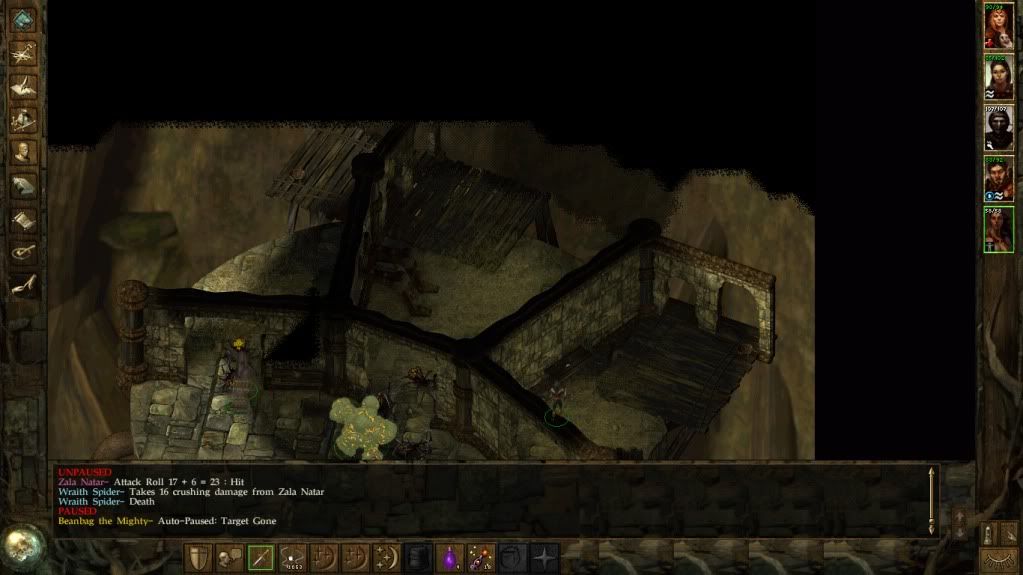
Task: Open the spellbook with the scroll icon
Action: (x=23, y=218)
